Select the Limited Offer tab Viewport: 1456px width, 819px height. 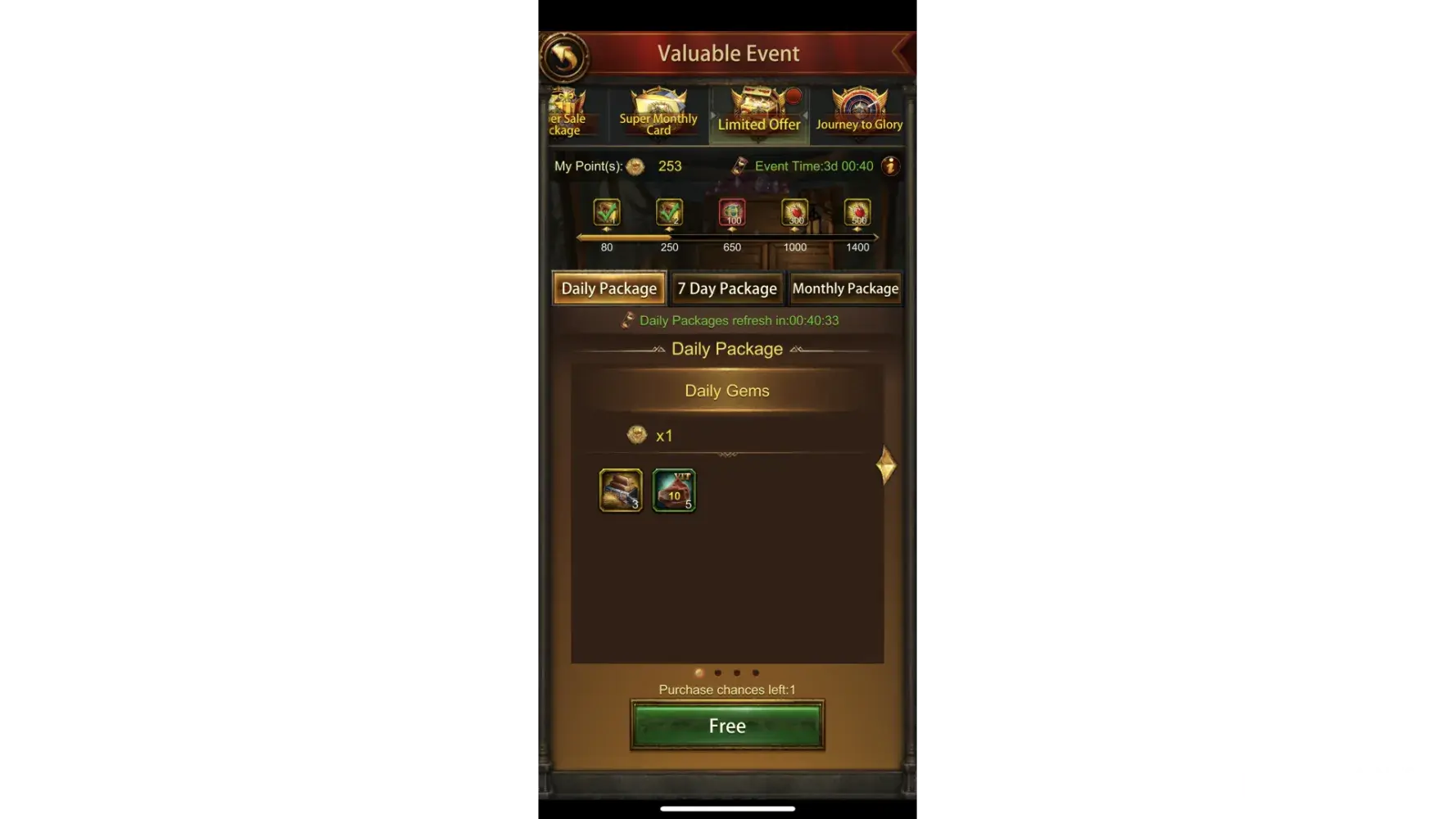click(x=758, y=114)
